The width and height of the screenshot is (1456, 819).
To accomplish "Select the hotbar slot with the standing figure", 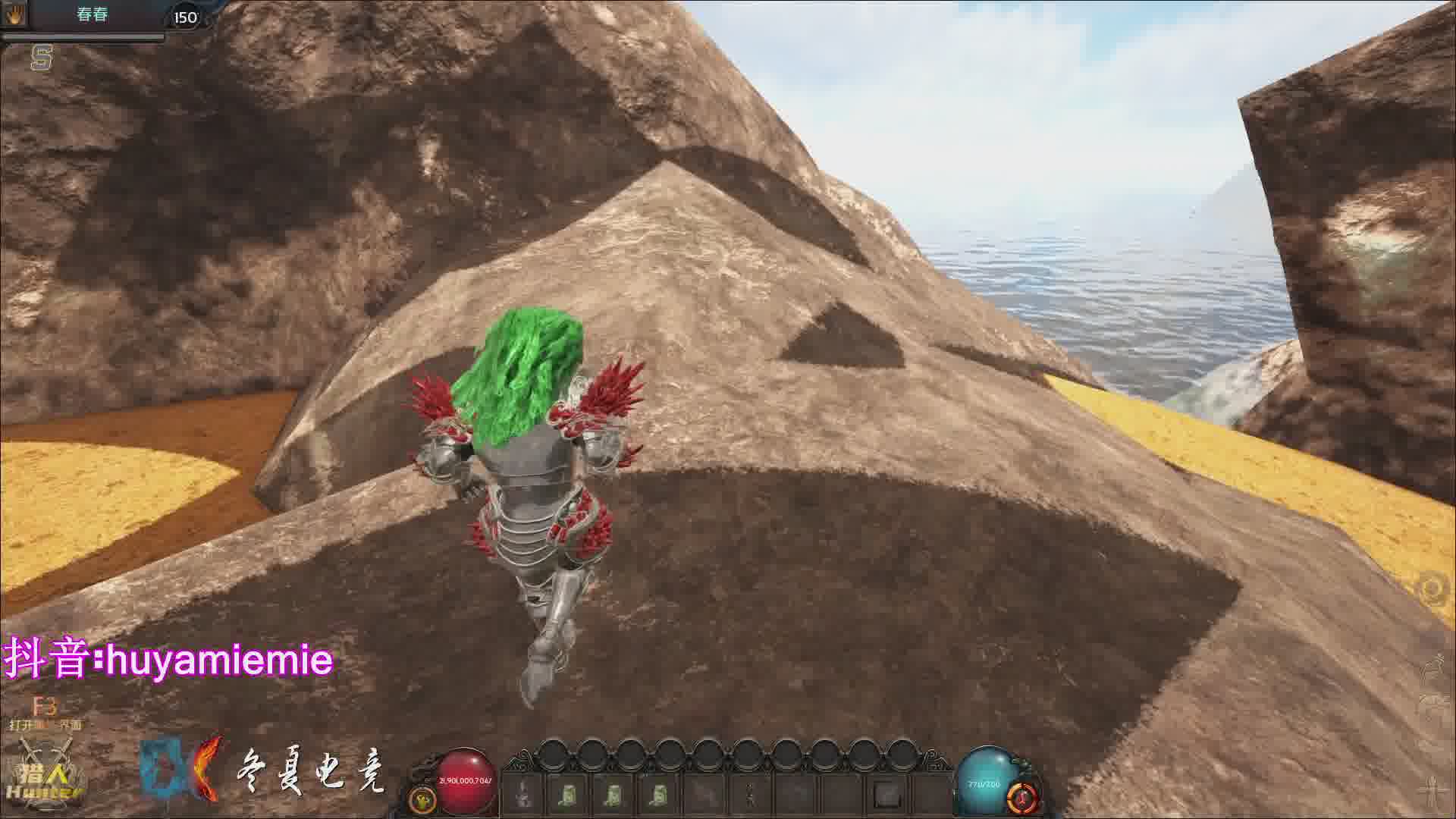I will click(749, 795).
